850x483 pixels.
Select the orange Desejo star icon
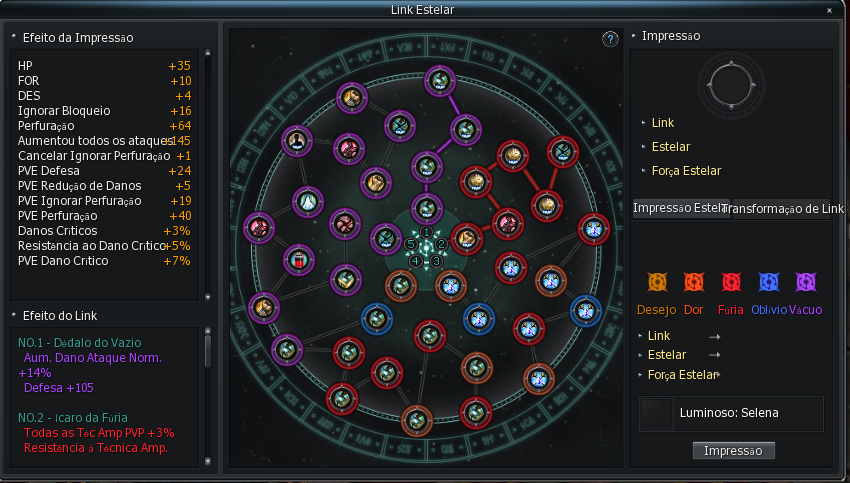(657, 283)
